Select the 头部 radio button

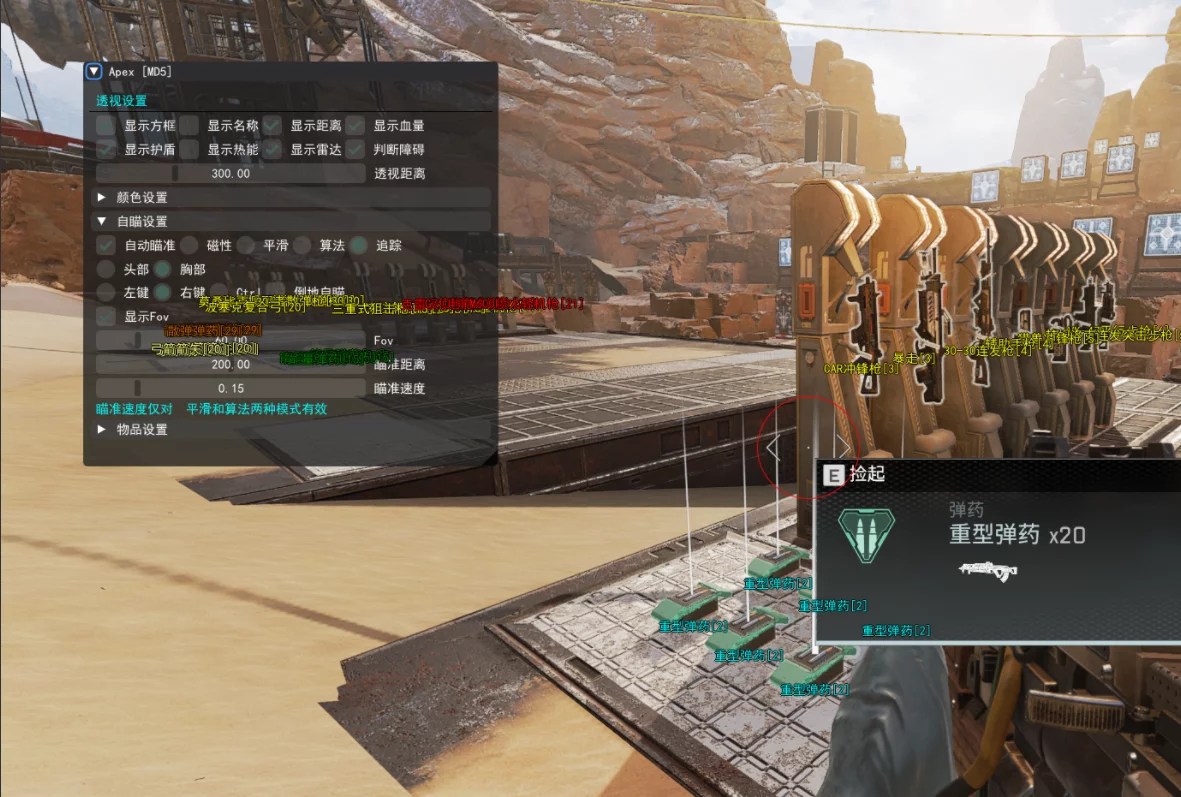click(x=105, y=269)
